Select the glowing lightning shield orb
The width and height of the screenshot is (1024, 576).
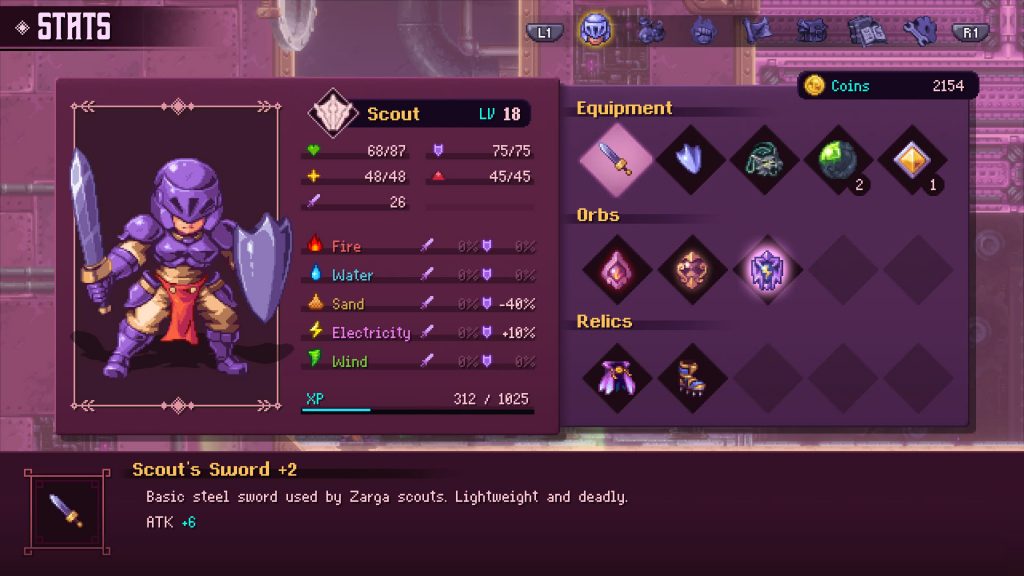pyautogui.click(x=765, y=269)
